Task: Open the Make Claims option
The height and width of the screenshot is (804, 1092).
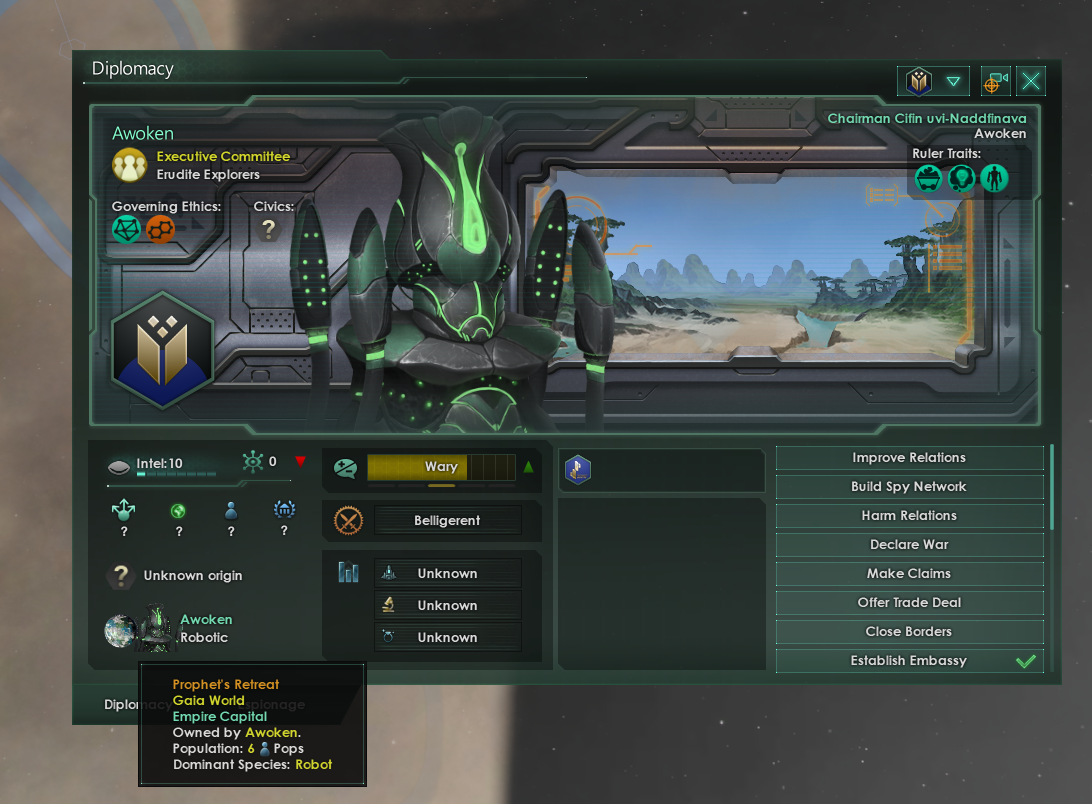Action: click(x=909, y=574)
